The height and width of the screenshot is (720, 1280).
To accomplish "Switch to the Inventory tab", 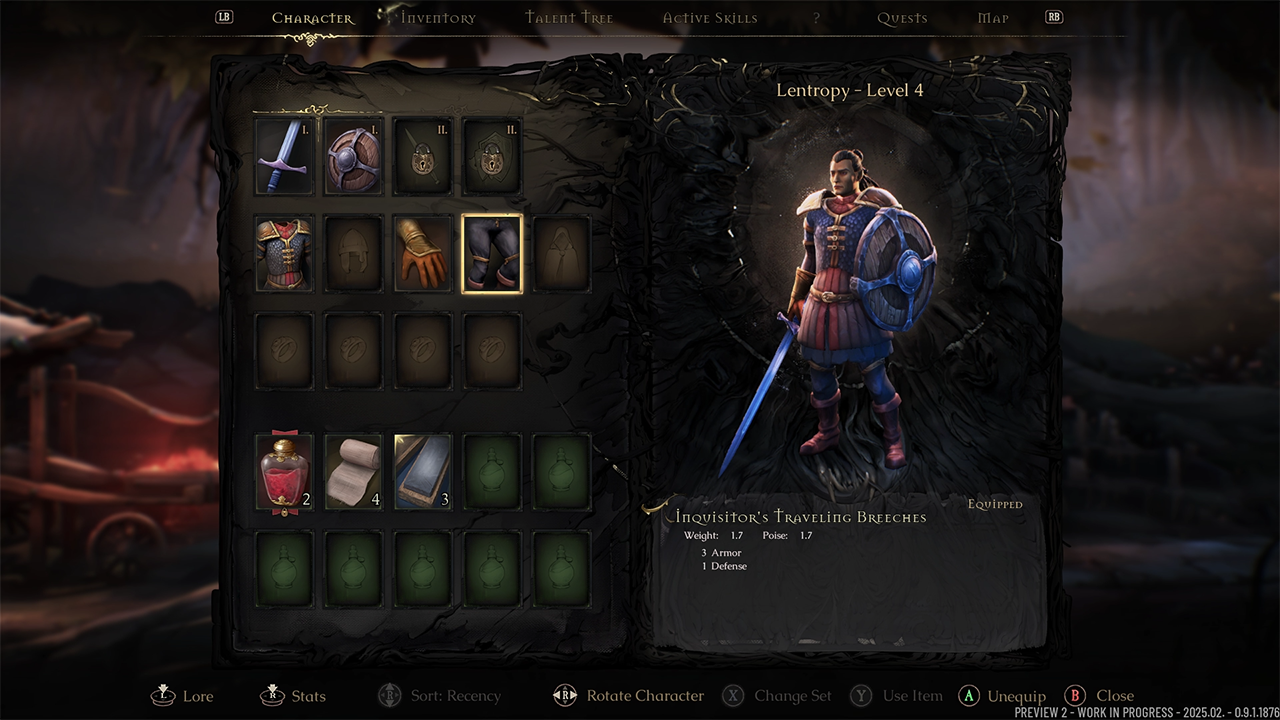I will 438,18.
